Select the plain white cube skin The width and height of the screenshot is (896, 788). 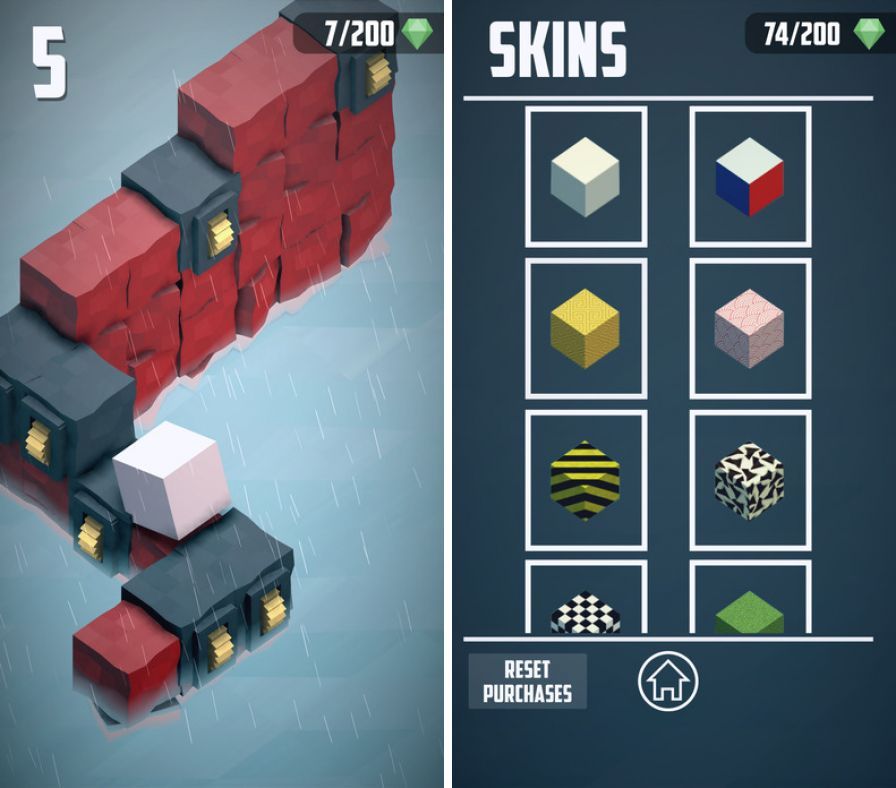(585, 177)
